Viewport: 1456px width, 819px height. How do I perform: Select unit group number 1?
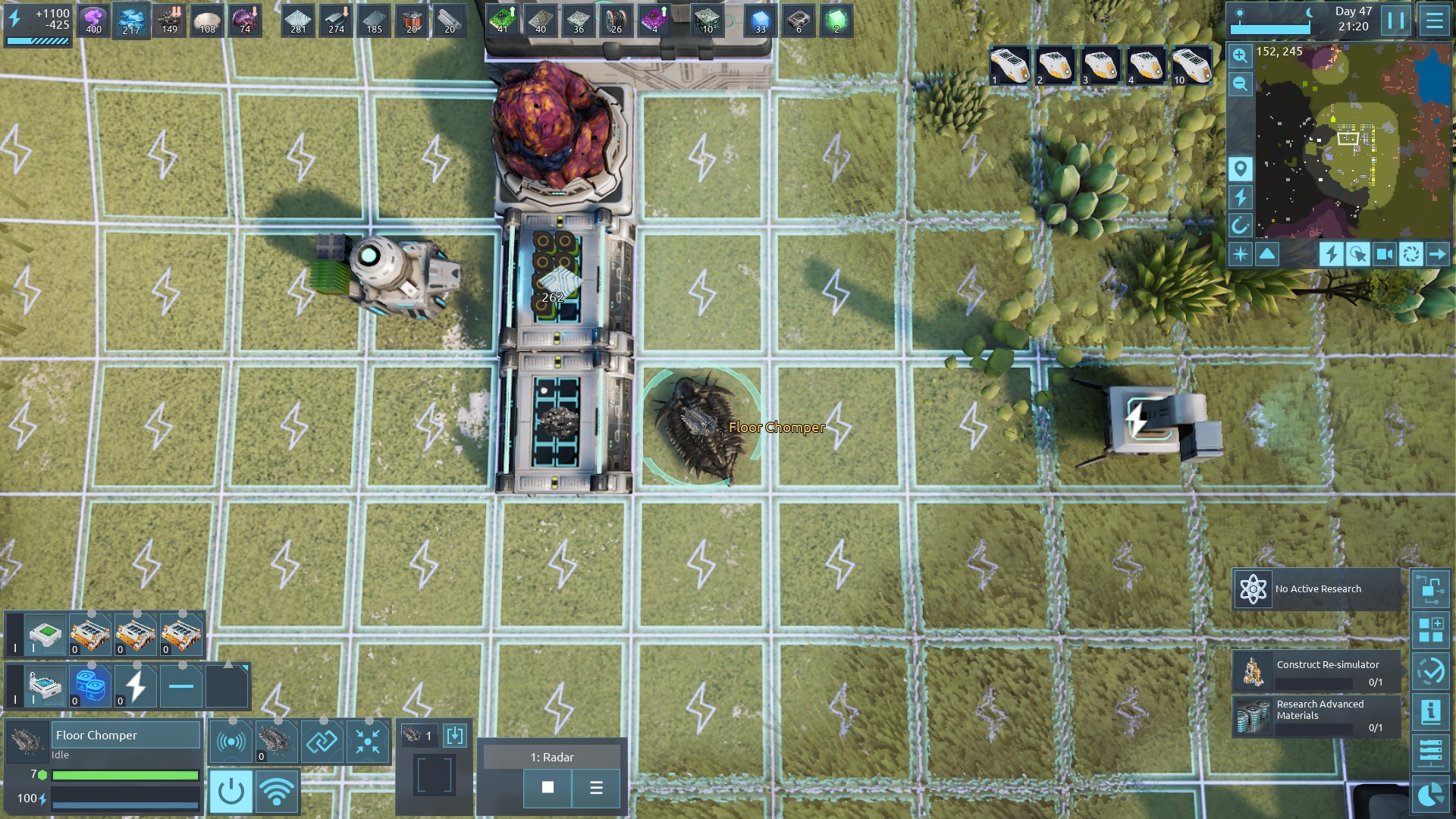(1009, 66)
